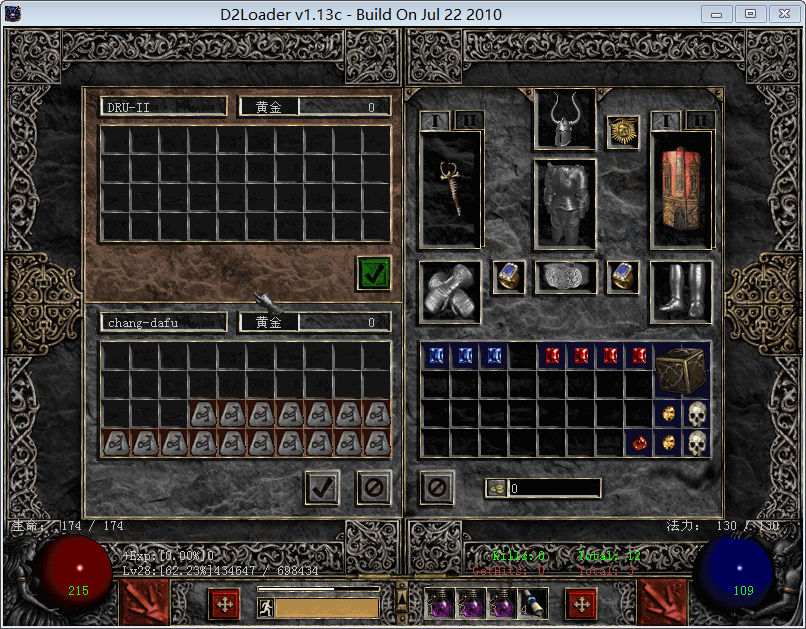Viewport: 806px width, 629px height.
Task: Select the metal boots slot
Action: [x=681, y=292]
